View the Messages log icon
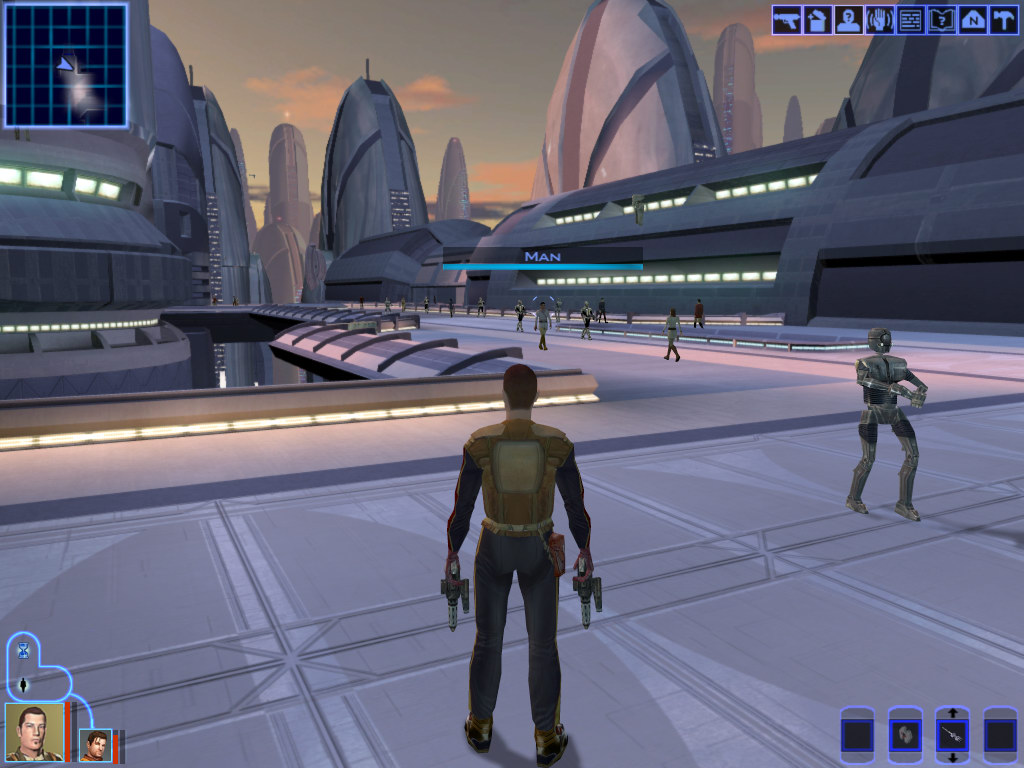Viewport: 1024px width, 768px height. click(x=910, y=20)
